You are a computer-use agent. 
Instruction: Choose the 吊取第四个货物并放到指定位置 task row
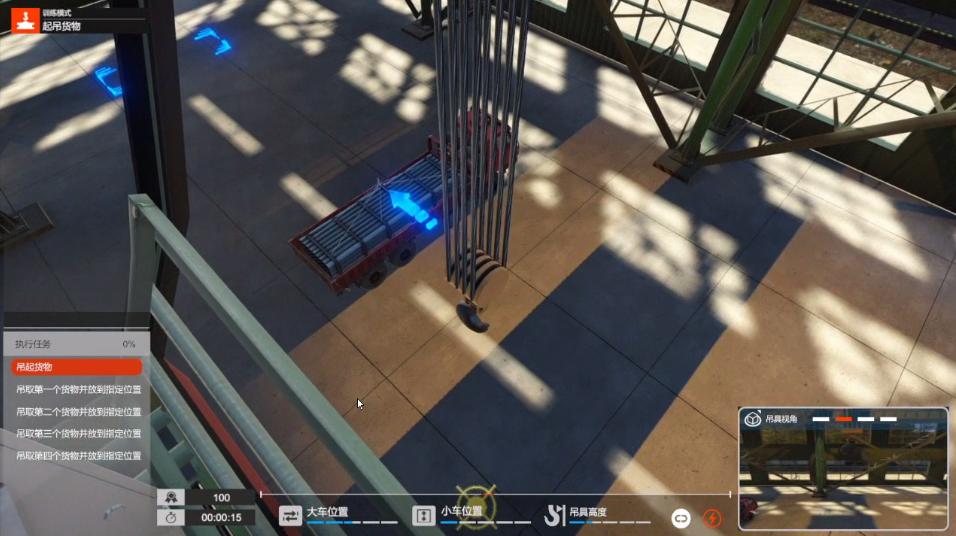click(x=78, y=455)
